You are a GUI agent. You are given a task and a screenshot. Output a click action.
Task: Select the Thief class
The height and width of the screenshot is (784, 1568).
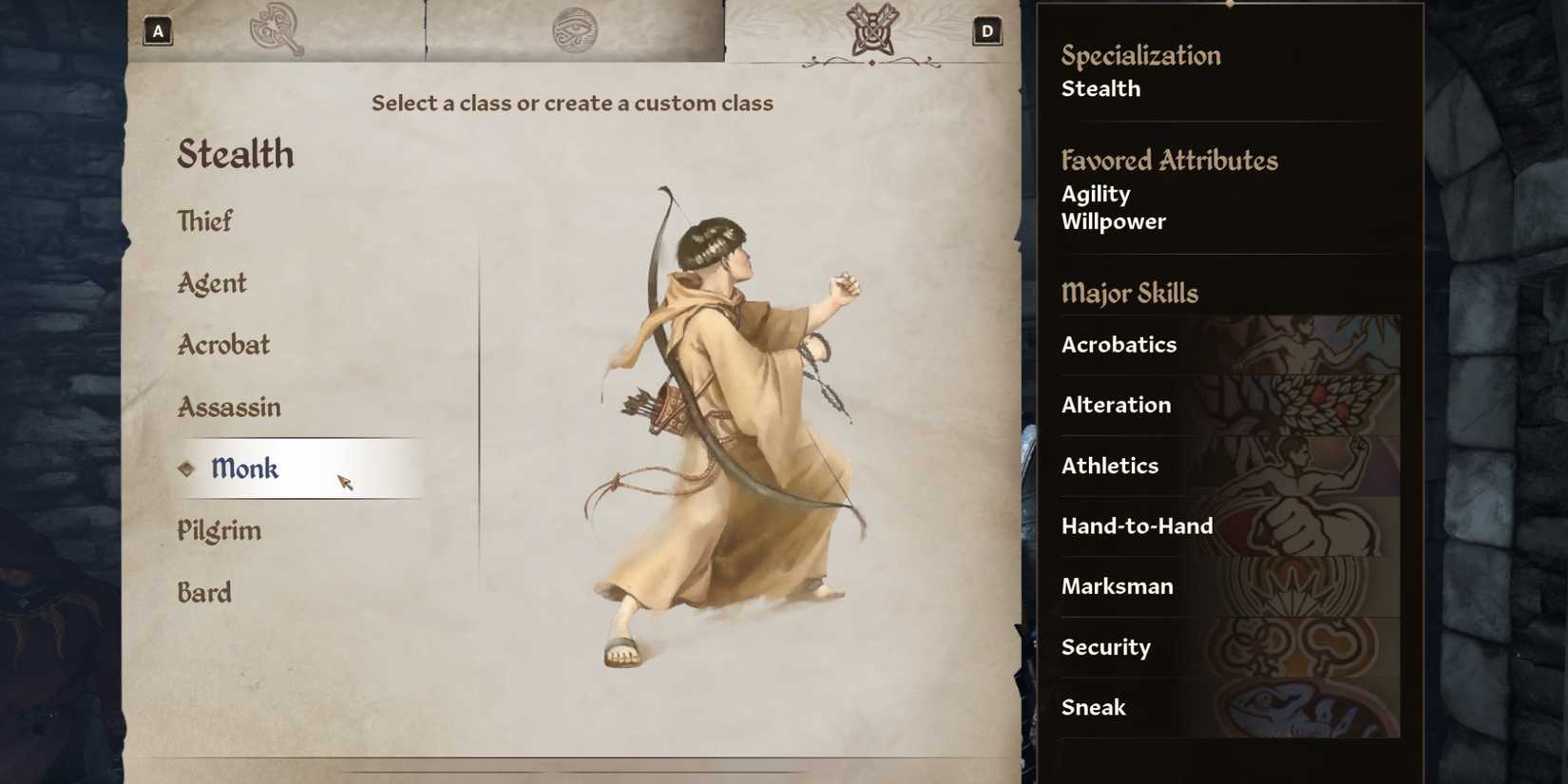[x=204, y=220]
